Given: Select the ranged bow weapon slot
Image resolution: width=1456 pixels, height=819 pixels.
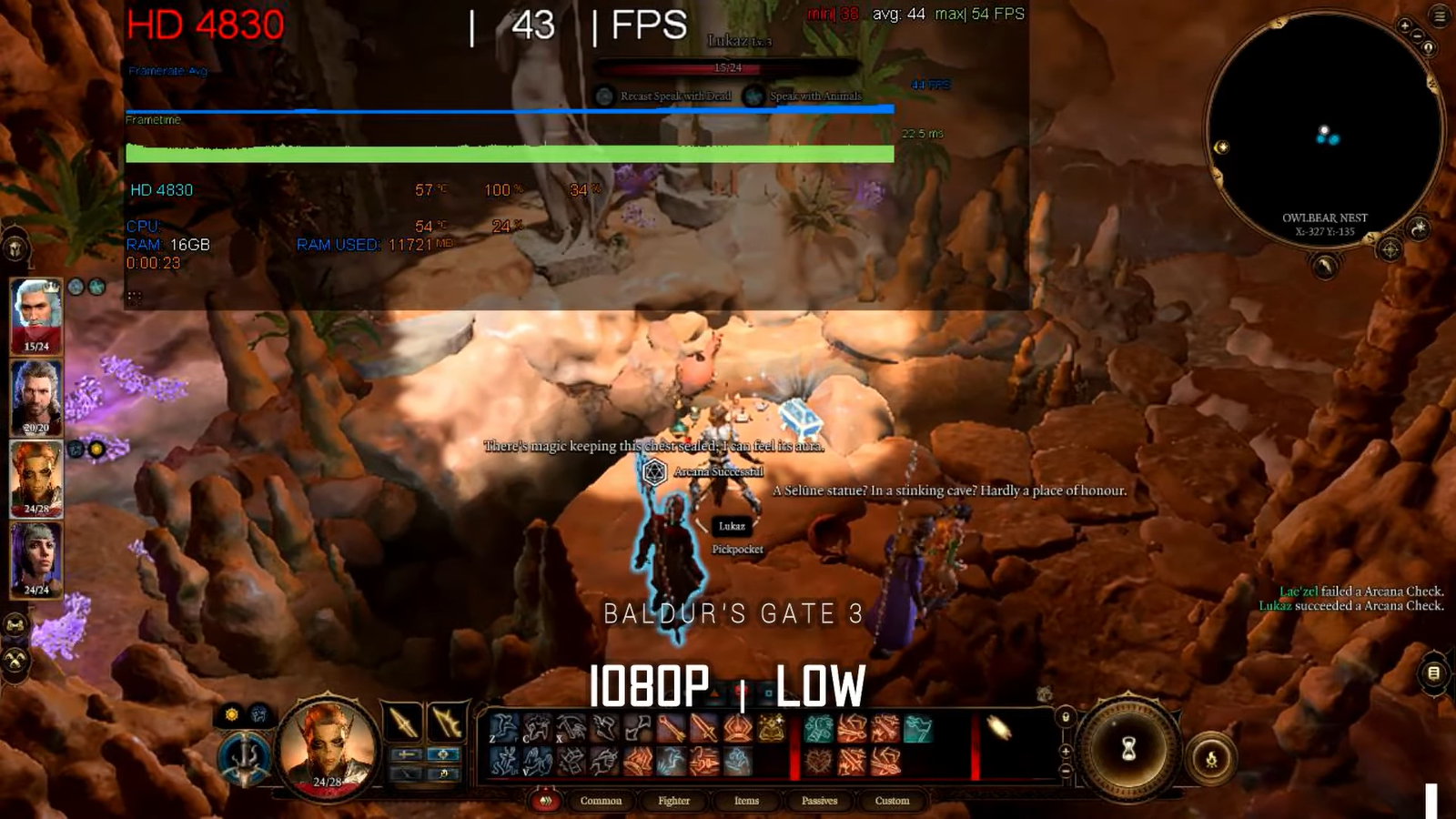Looking at the screenshot, I should pyautogui.click(x=447, y=723).
